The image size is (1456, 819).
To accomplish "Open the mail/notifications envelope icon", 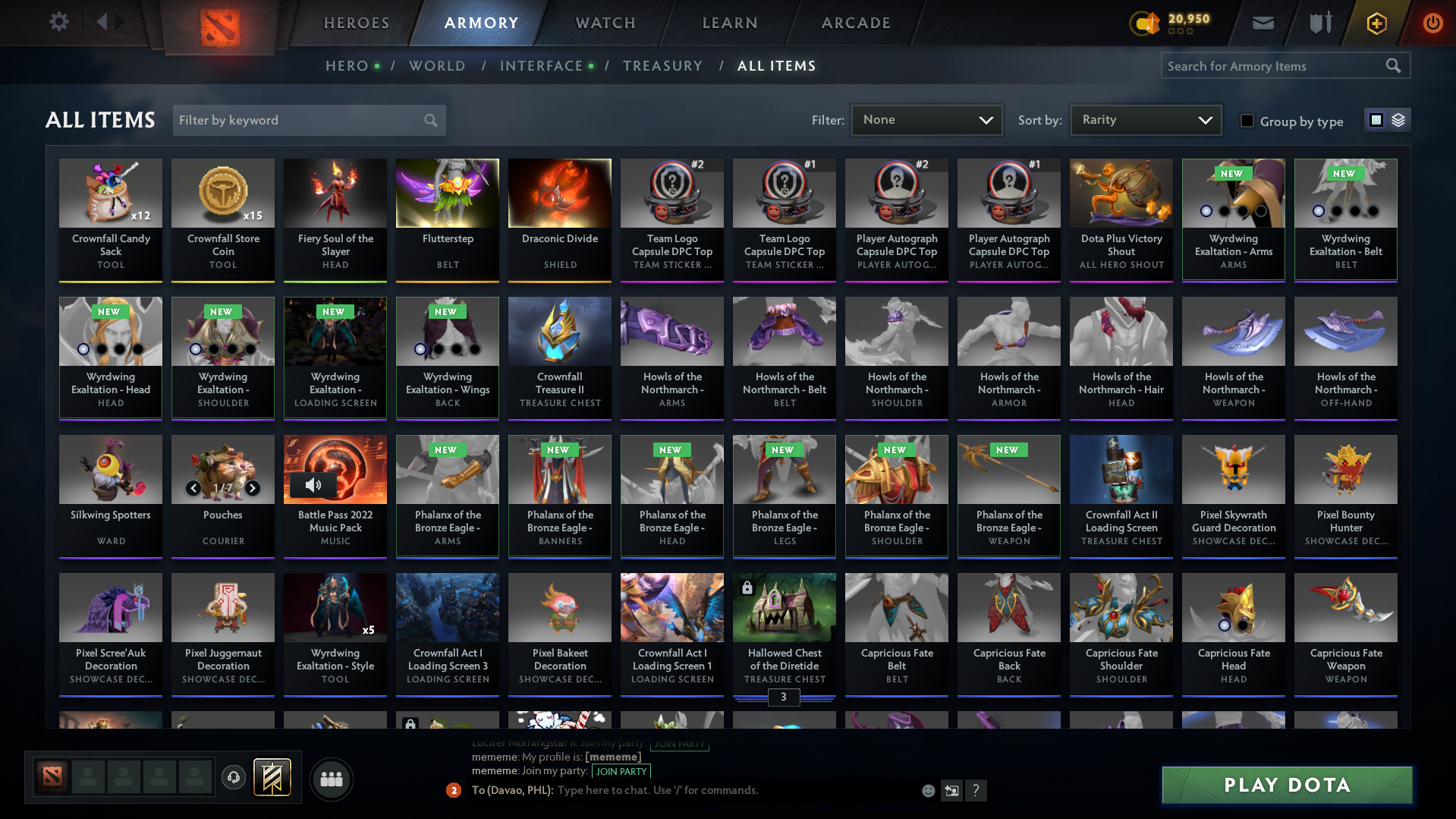I will pyautogui.click(x=1262, y=23).
